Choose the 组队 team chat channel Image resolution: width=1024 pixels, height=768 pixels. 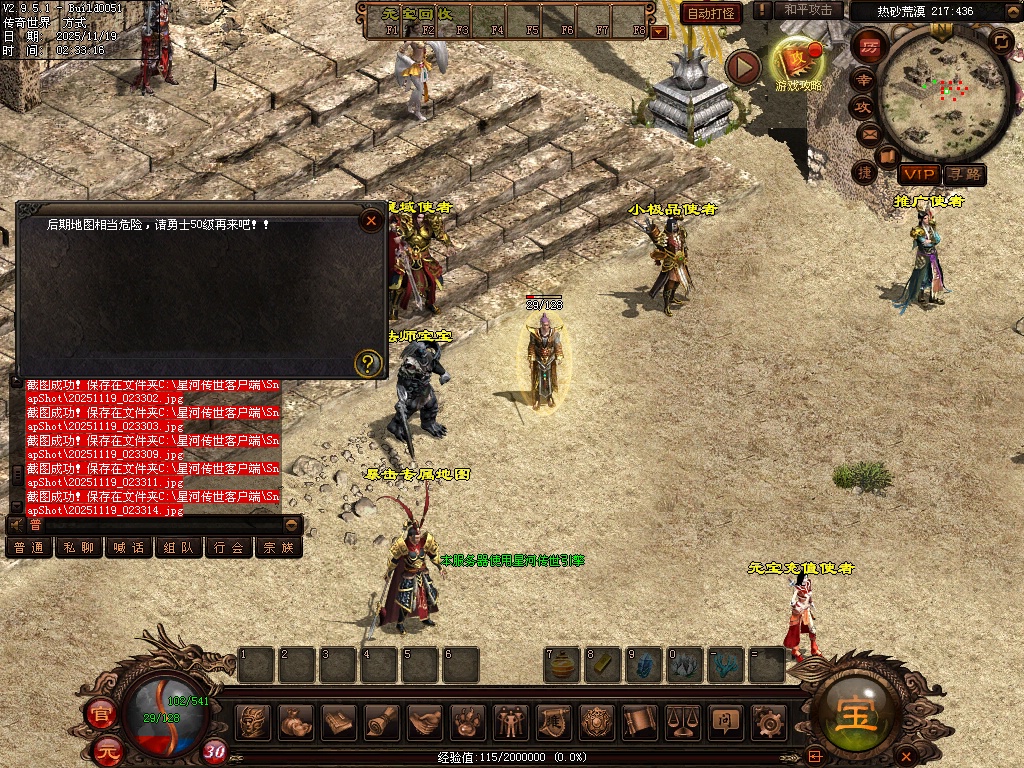click(179, 547)
